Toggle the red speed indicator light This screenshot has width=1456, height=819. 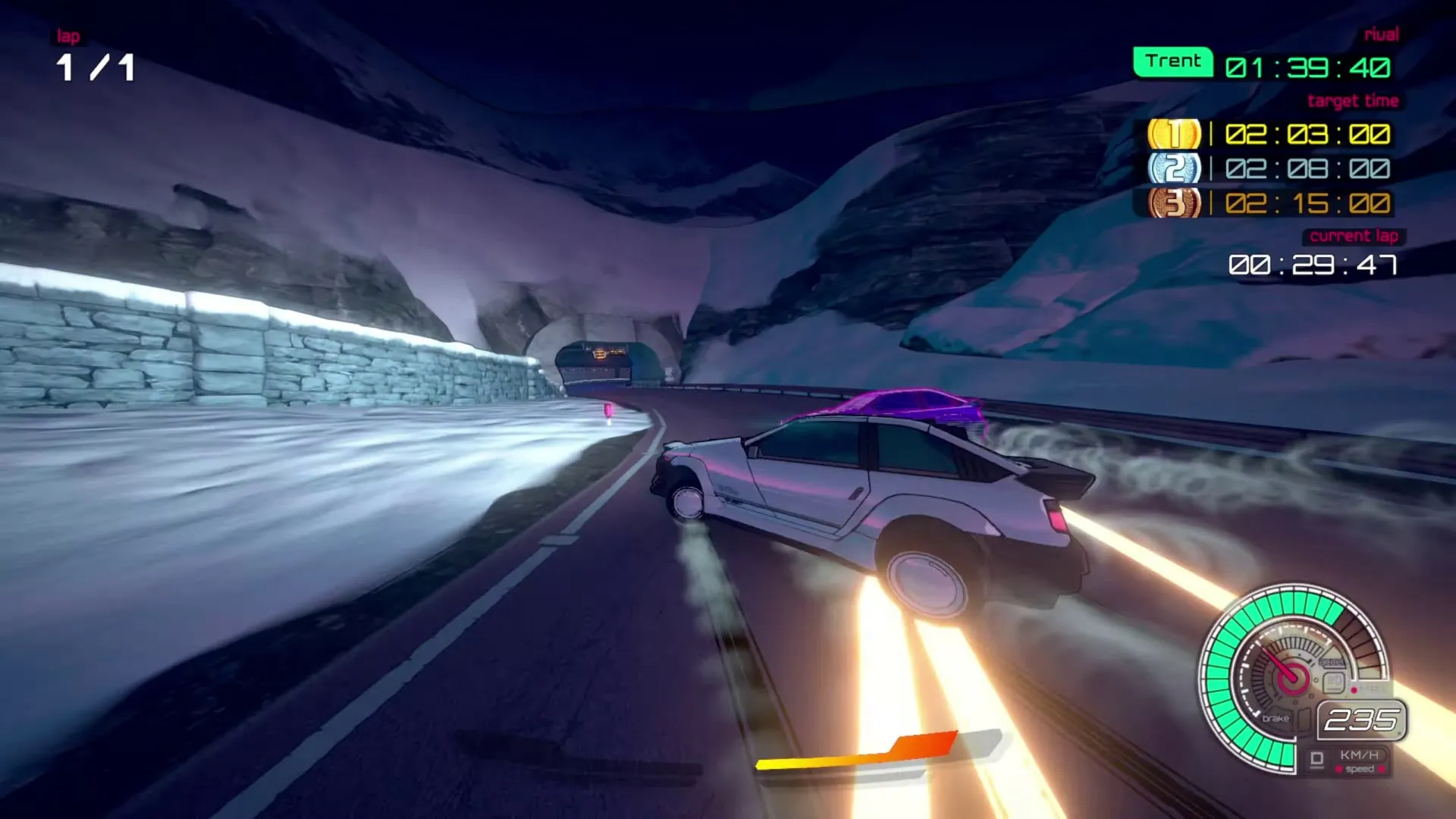pos(1338,768)
